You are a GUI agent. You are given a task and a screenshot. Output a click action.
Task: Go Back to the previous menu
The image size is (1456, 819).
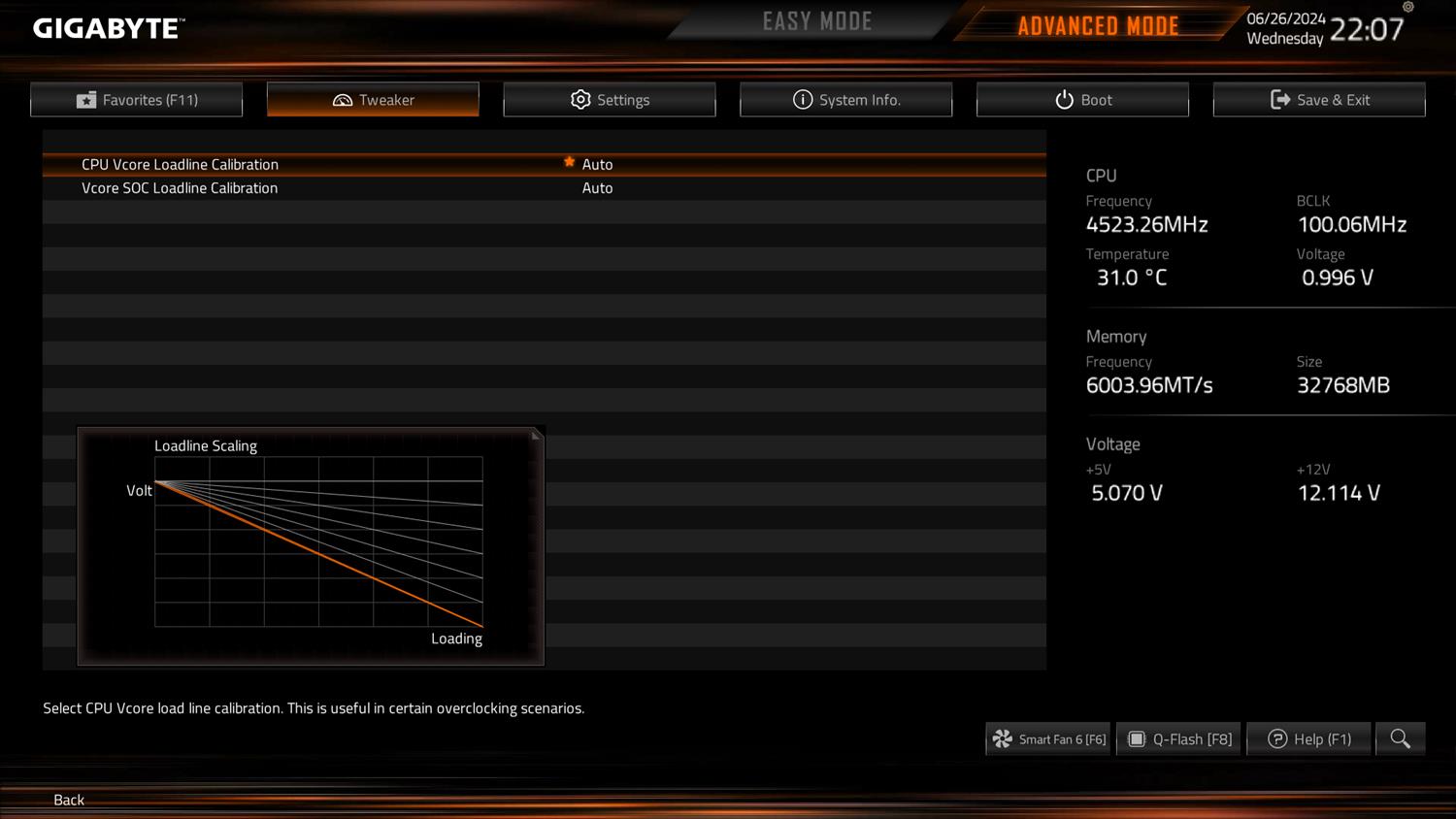[69, 800]
